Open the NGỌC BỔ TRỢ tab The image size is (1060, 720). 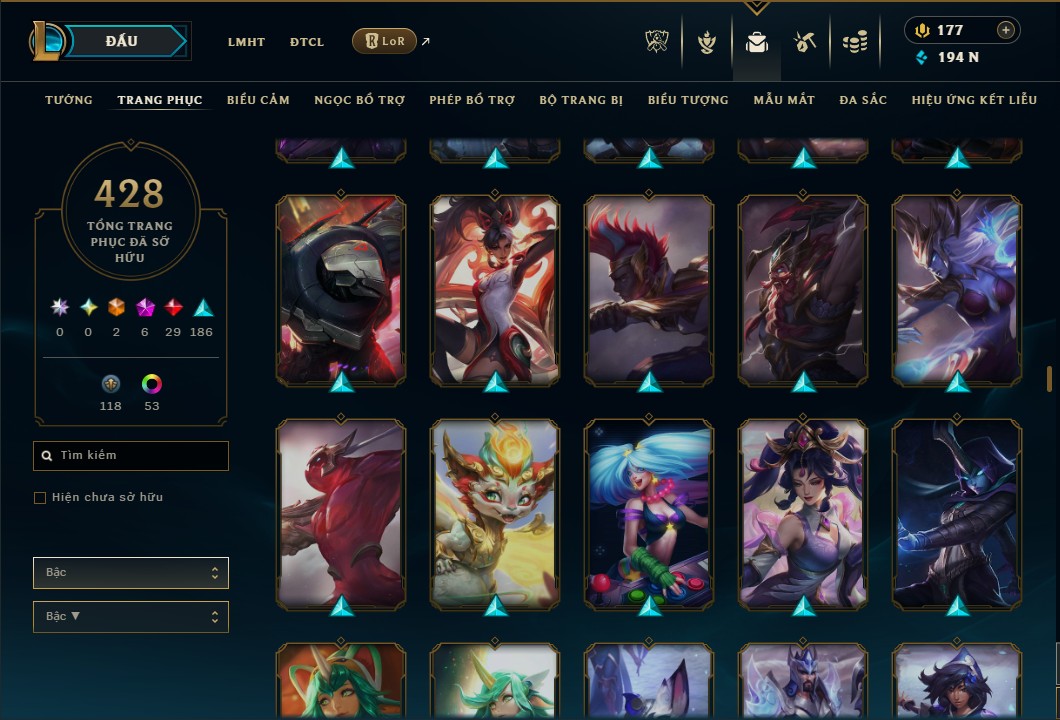click(359, 100)
